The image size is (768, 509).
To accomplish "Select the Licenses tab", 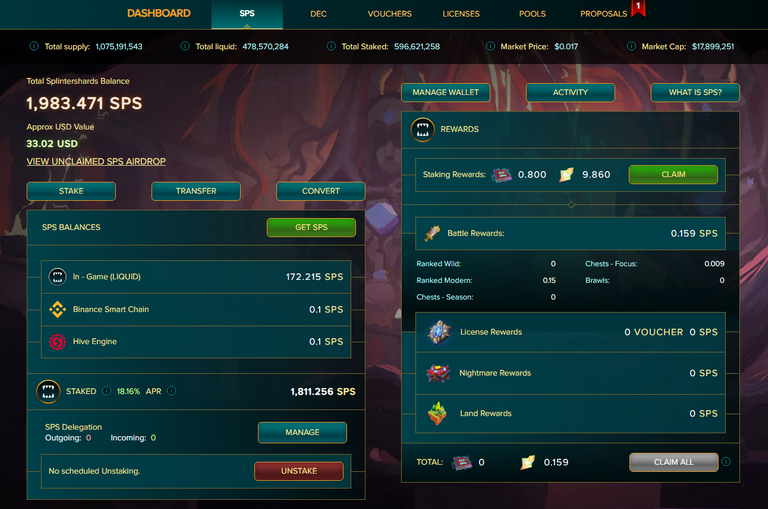I will pyautogui.click(x=461, y=14).
